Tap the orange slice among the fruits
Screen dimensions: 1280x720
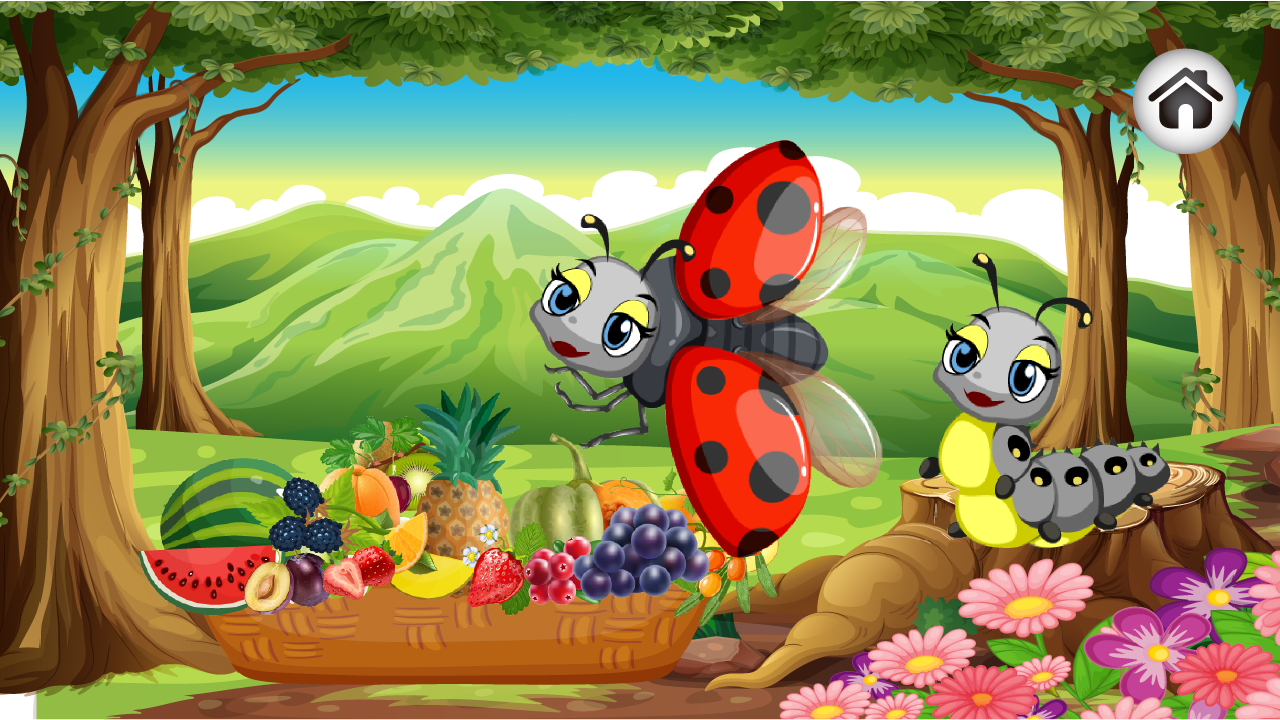(x=408, y=540)
